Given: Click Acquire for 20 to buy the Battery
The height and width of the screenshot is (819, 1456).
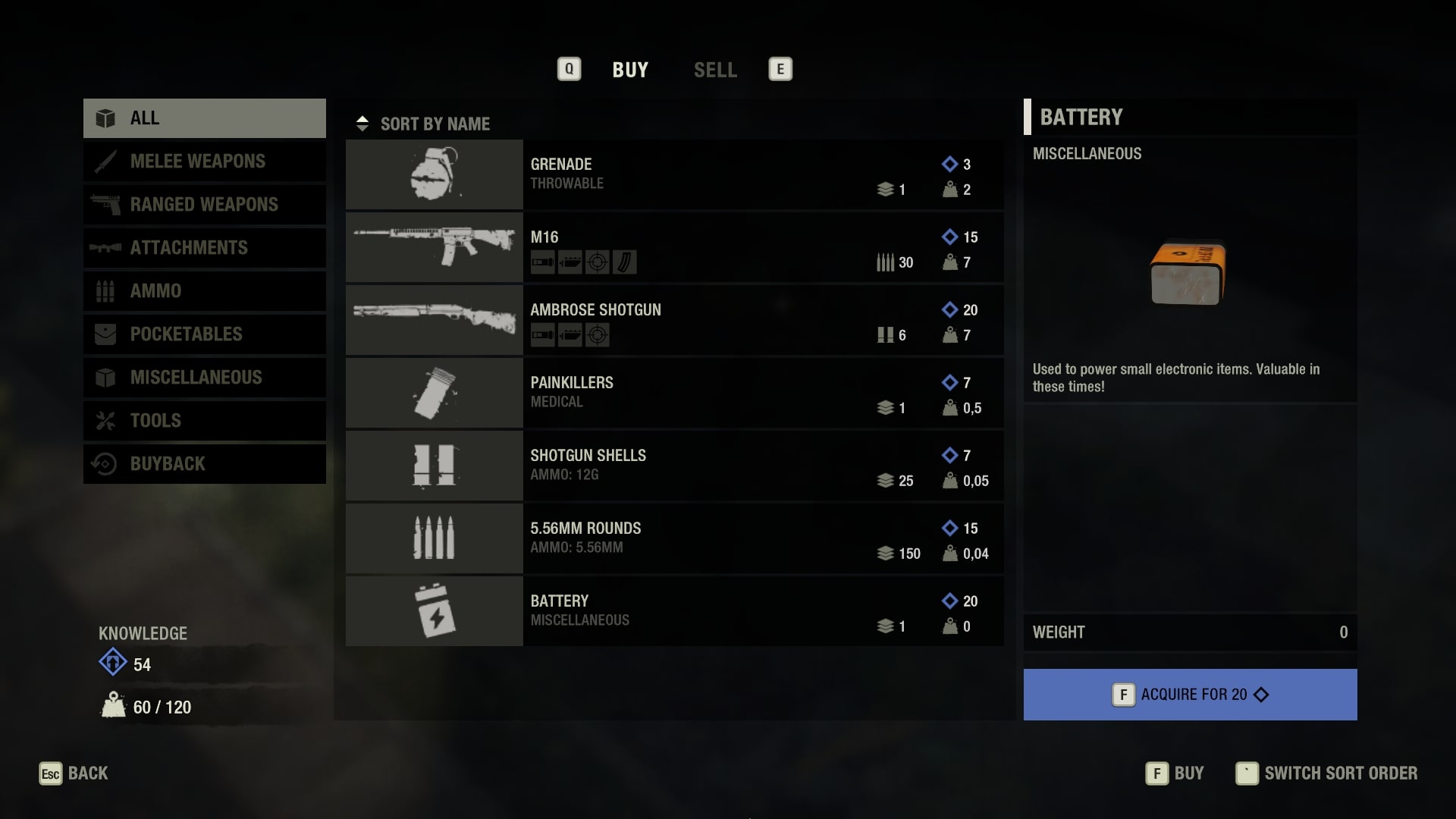Looking at the screenshot, I should tap(1189, 694).
